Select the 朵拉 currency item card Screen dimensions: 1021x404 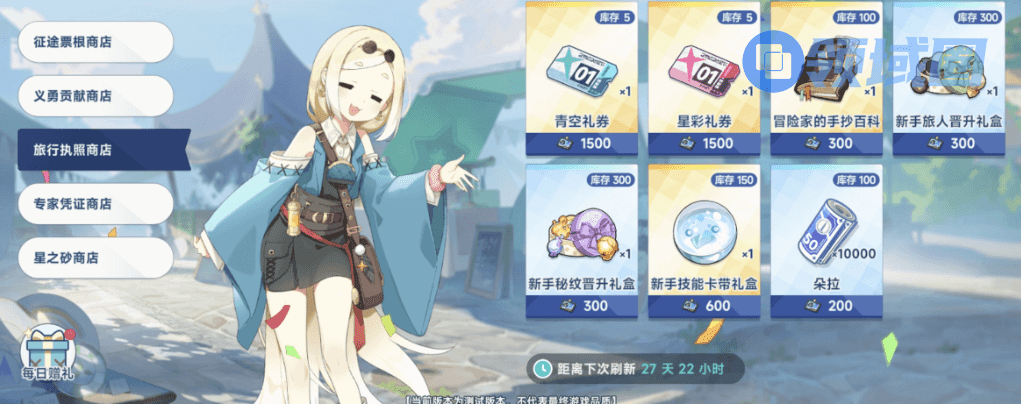826,241
